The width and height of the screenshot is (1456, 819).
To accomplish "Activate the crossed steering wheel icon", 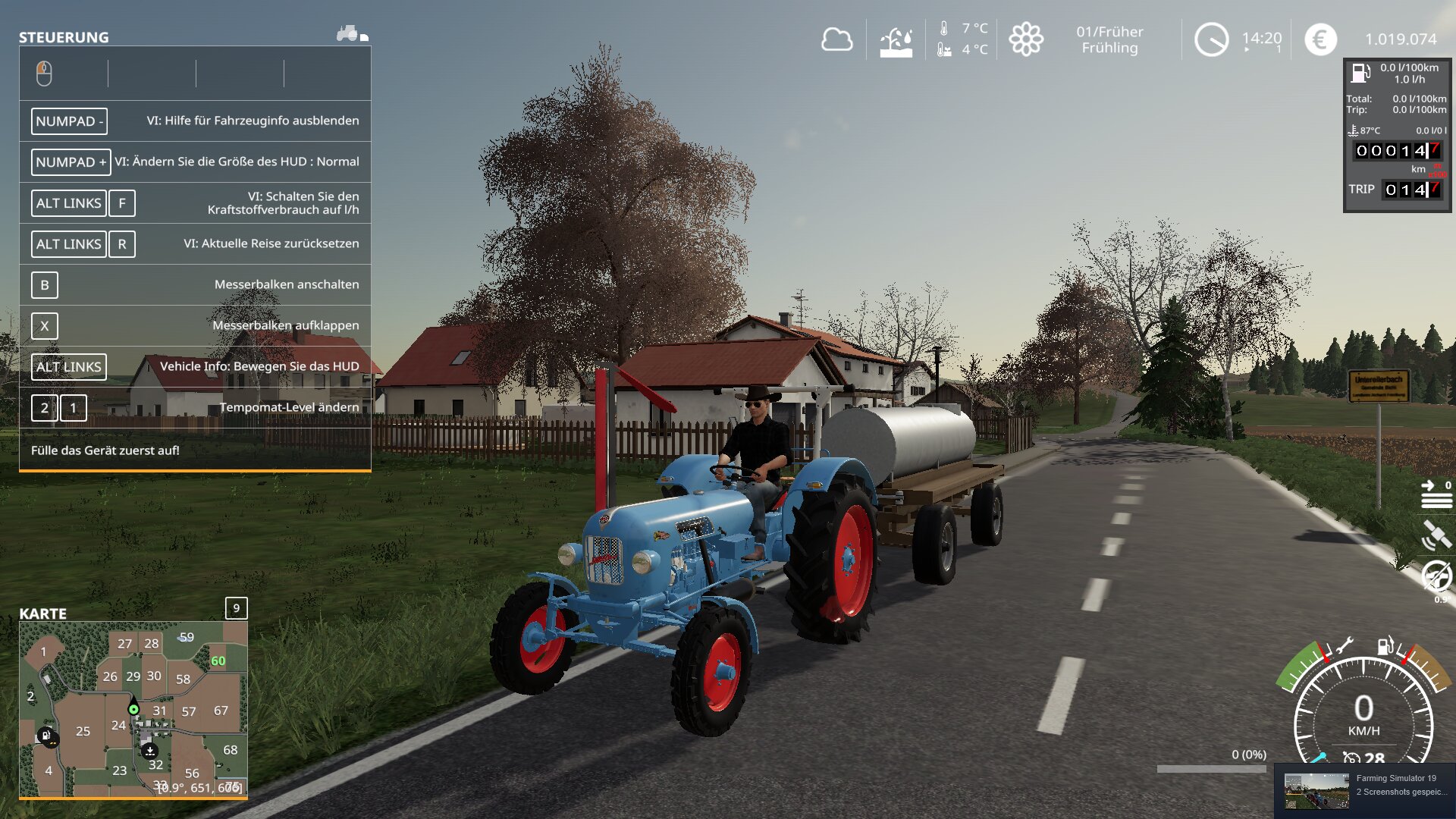I will pyautogui.click(x=1436, y=576).
